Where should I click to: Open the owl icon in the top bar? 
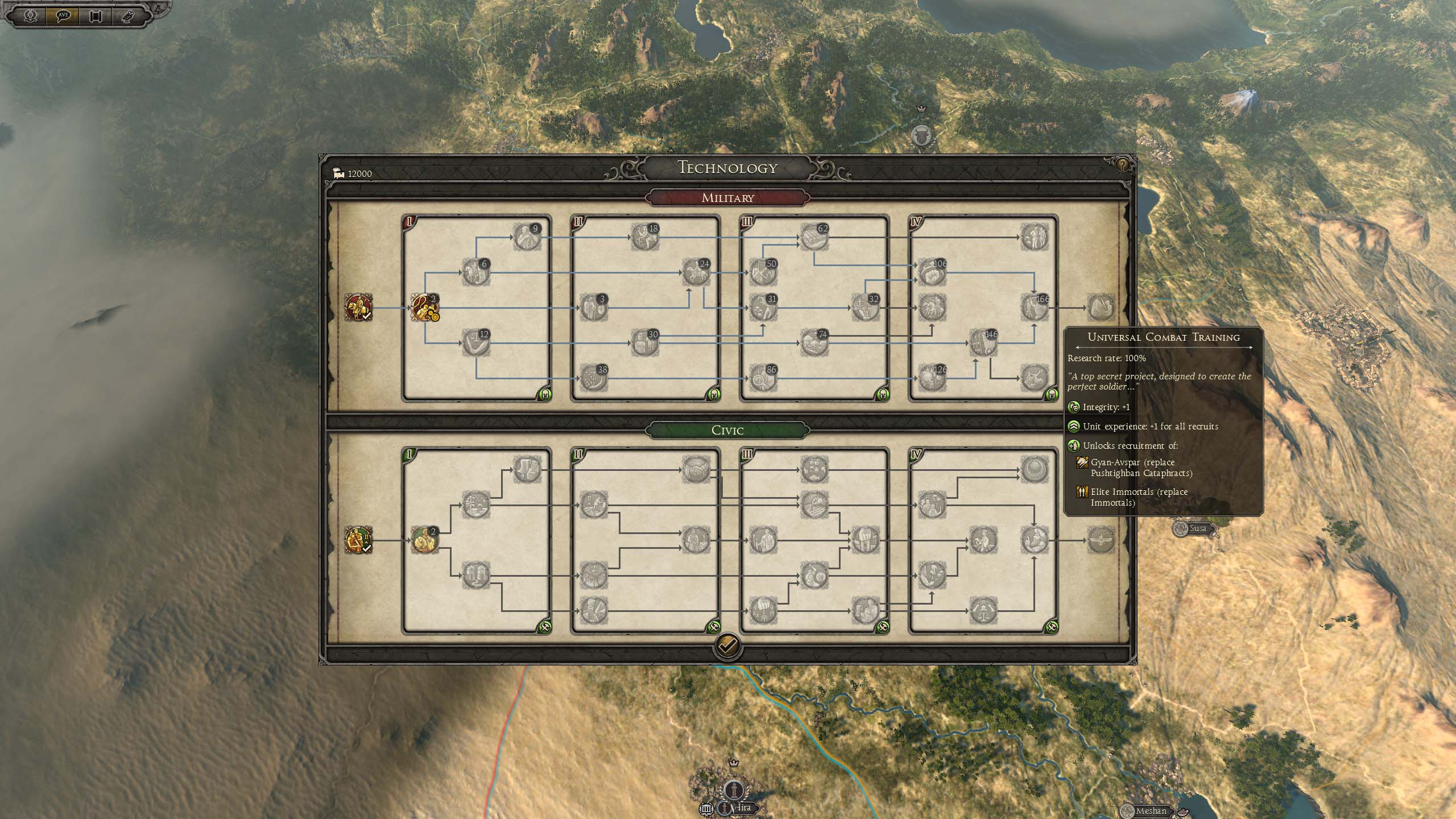(x=127, y=15)
